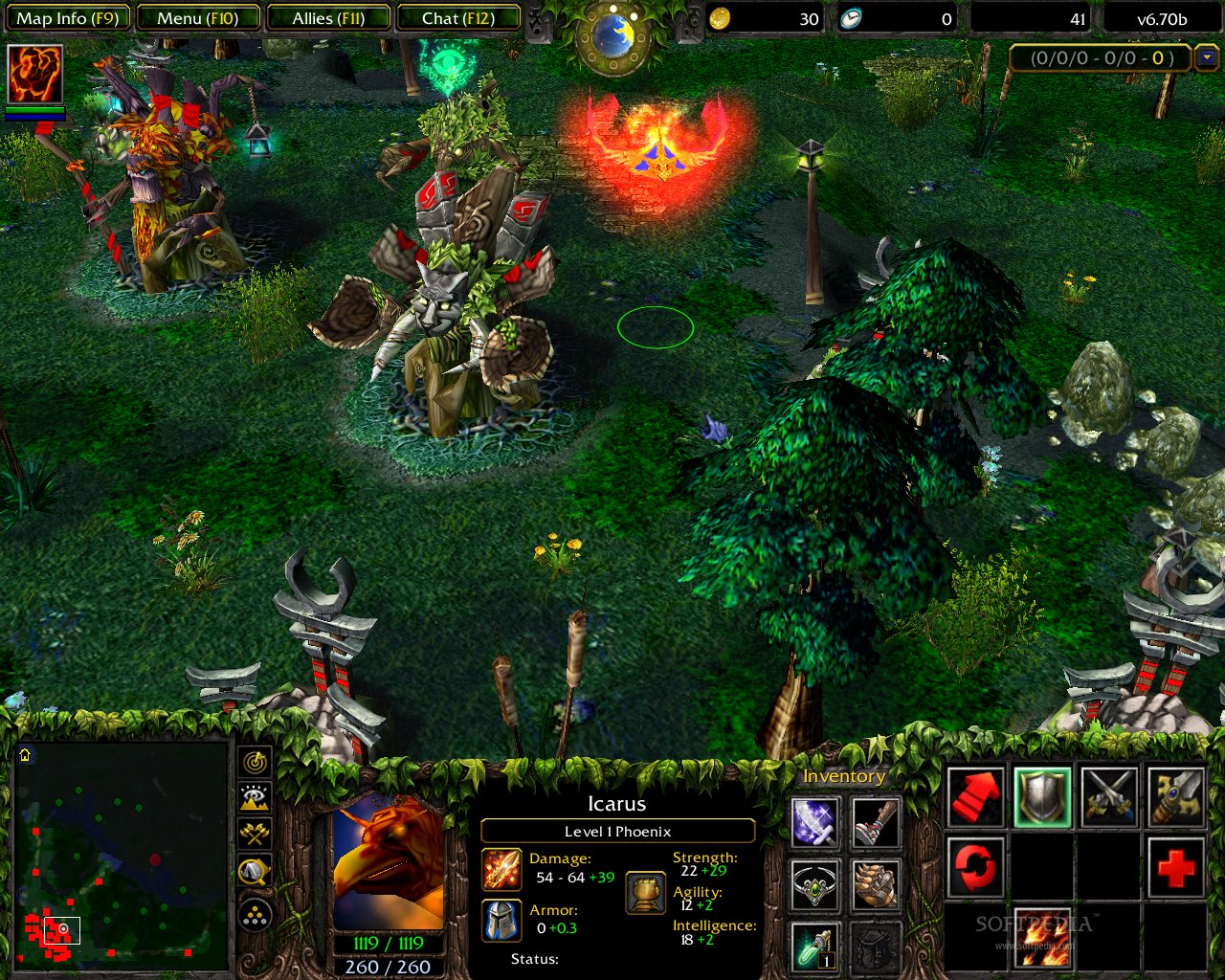Expand the scoreboard with the top-right arrow
The height and width of the screenshot is (980, 1225).
pyautogui.click(x=1208, y=58)
